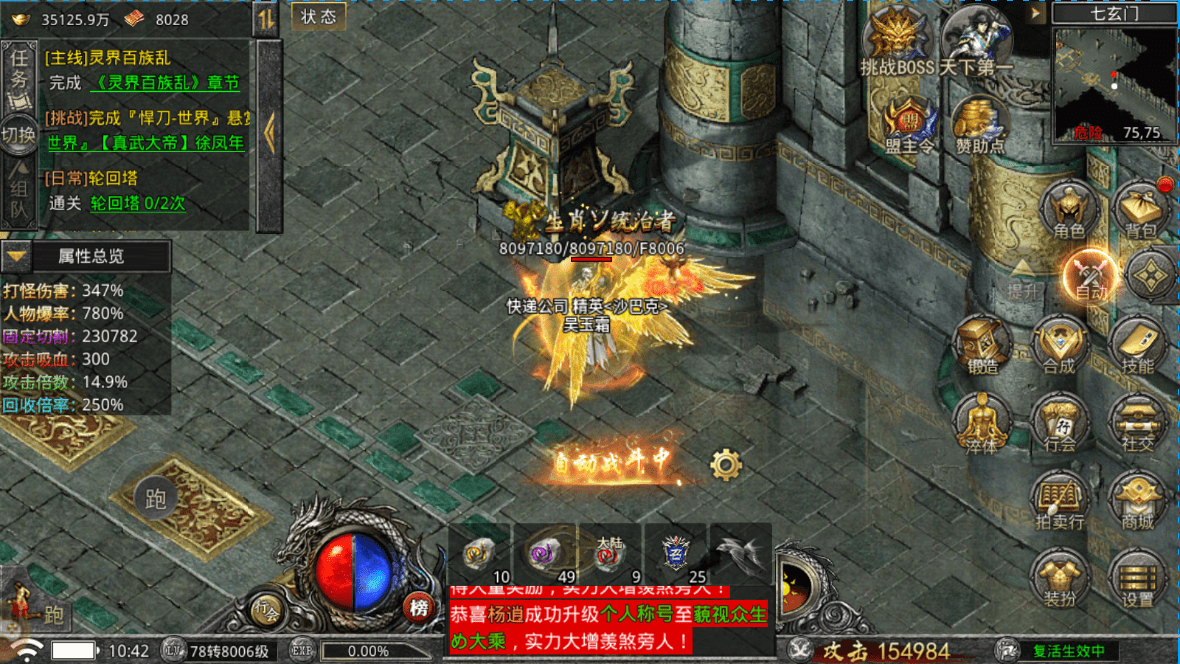This screenshot has height=664, width=1180.
Task: Open the 锻造 forging menu
Action: click(x=982, y=343)
